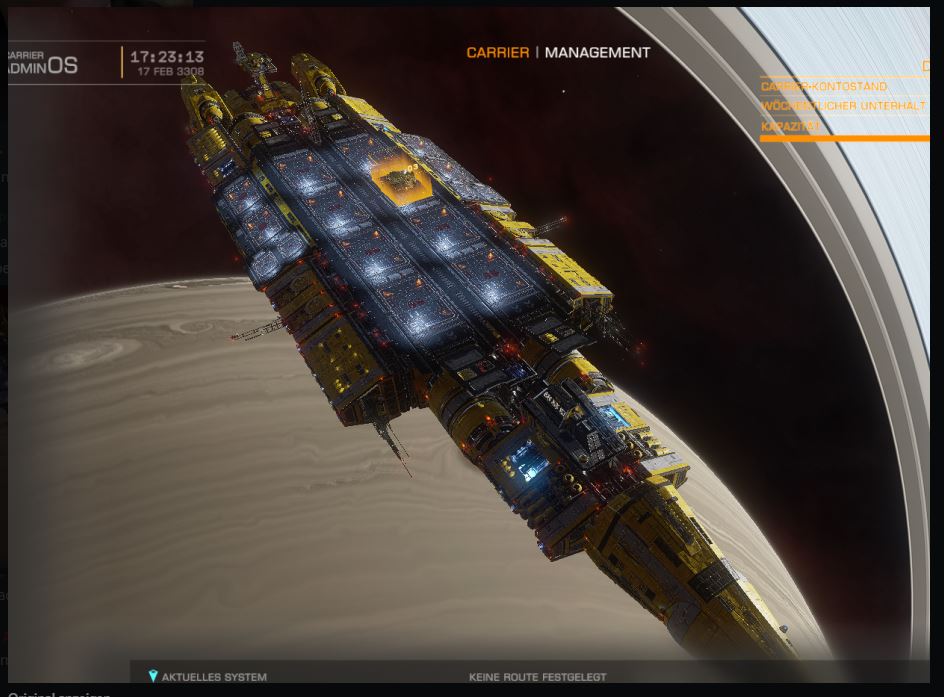Select the Management header label

tap(597, 53)
